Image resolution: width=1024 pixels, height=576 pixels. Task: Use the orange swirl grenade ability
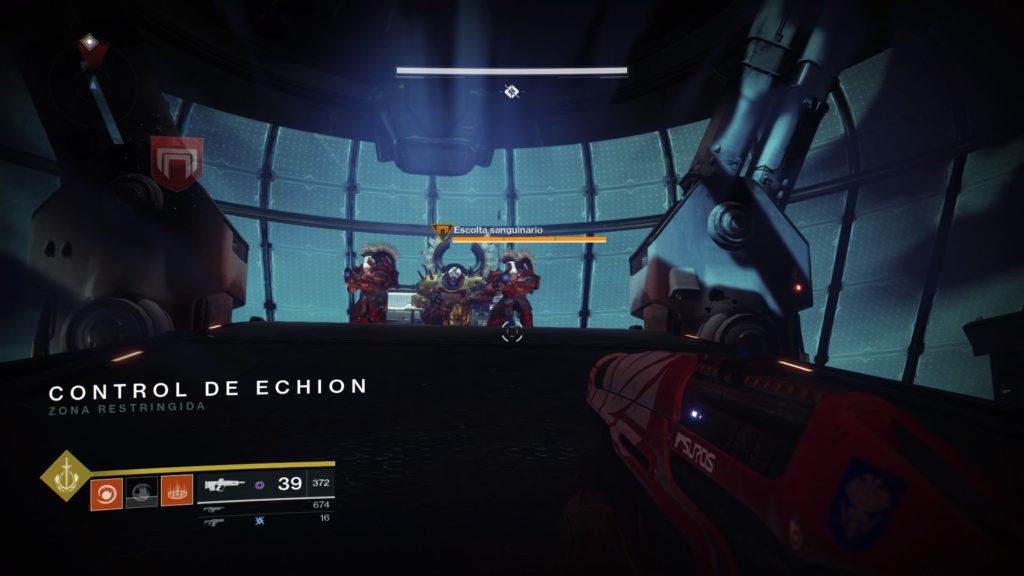(x=106, y=493)
